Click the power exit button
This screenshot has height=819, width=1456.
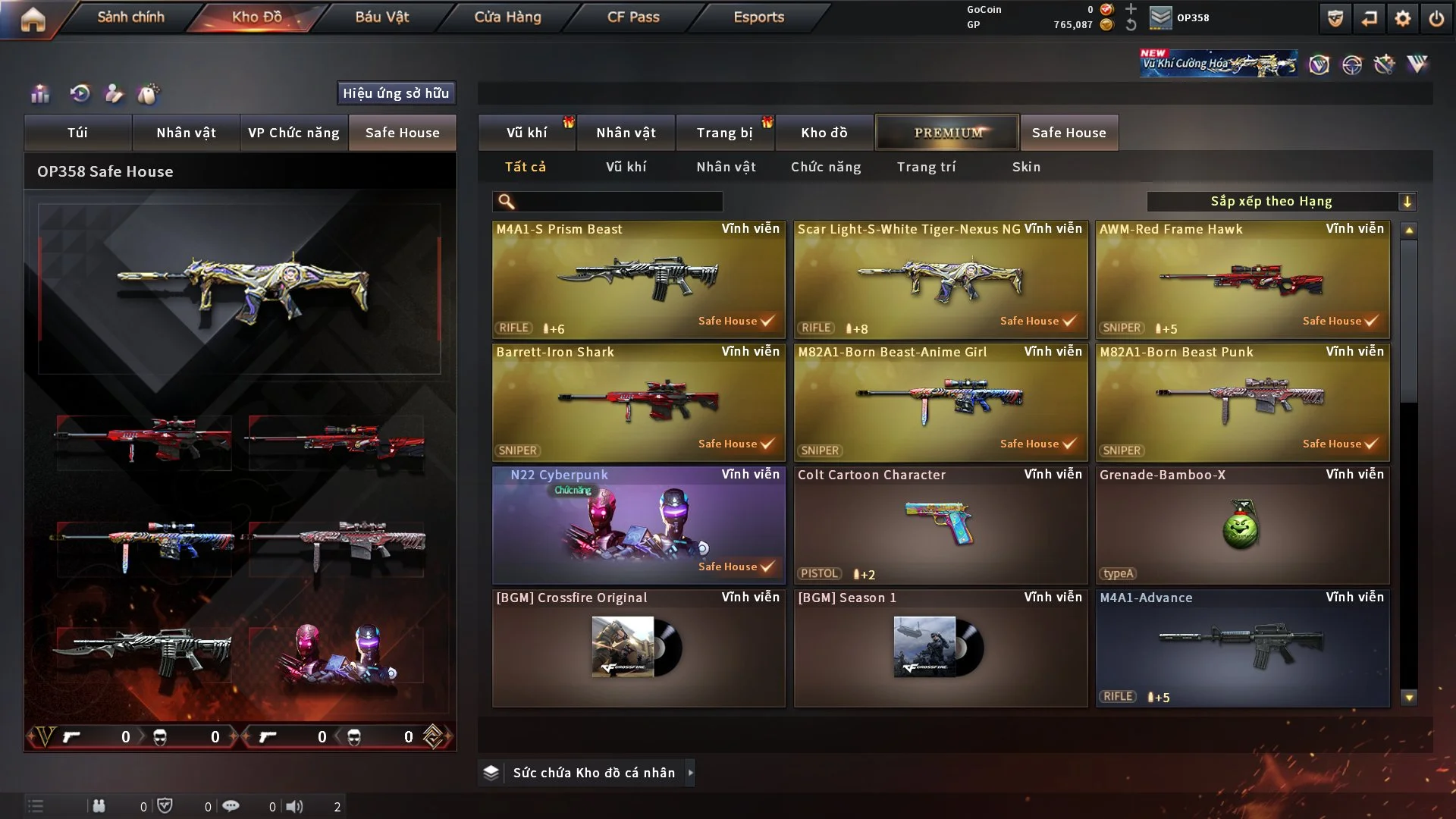point(1436,18)
